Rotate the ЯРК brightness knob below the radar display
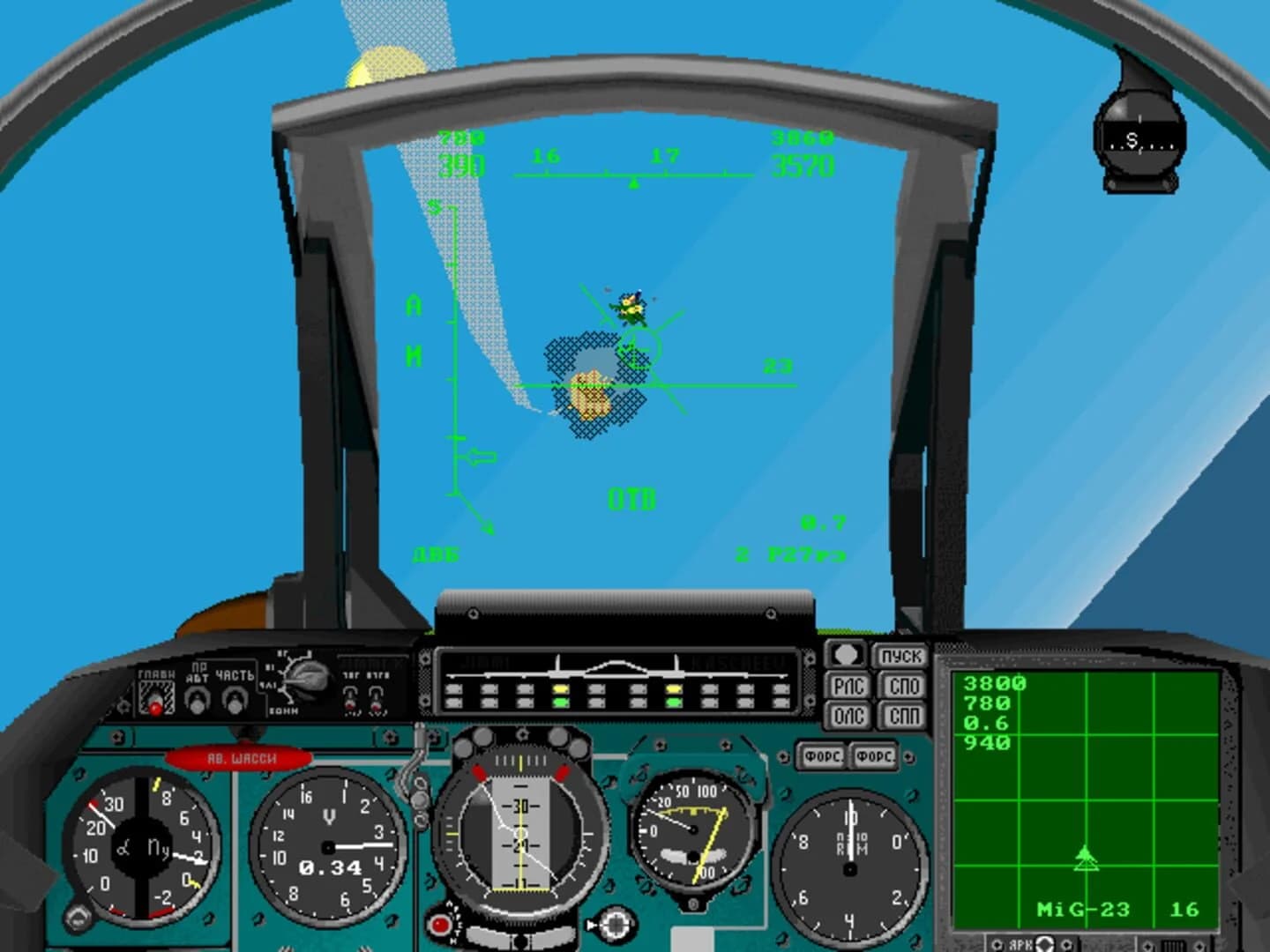The image size is (1270, 952). click(x=1043, y=943)
